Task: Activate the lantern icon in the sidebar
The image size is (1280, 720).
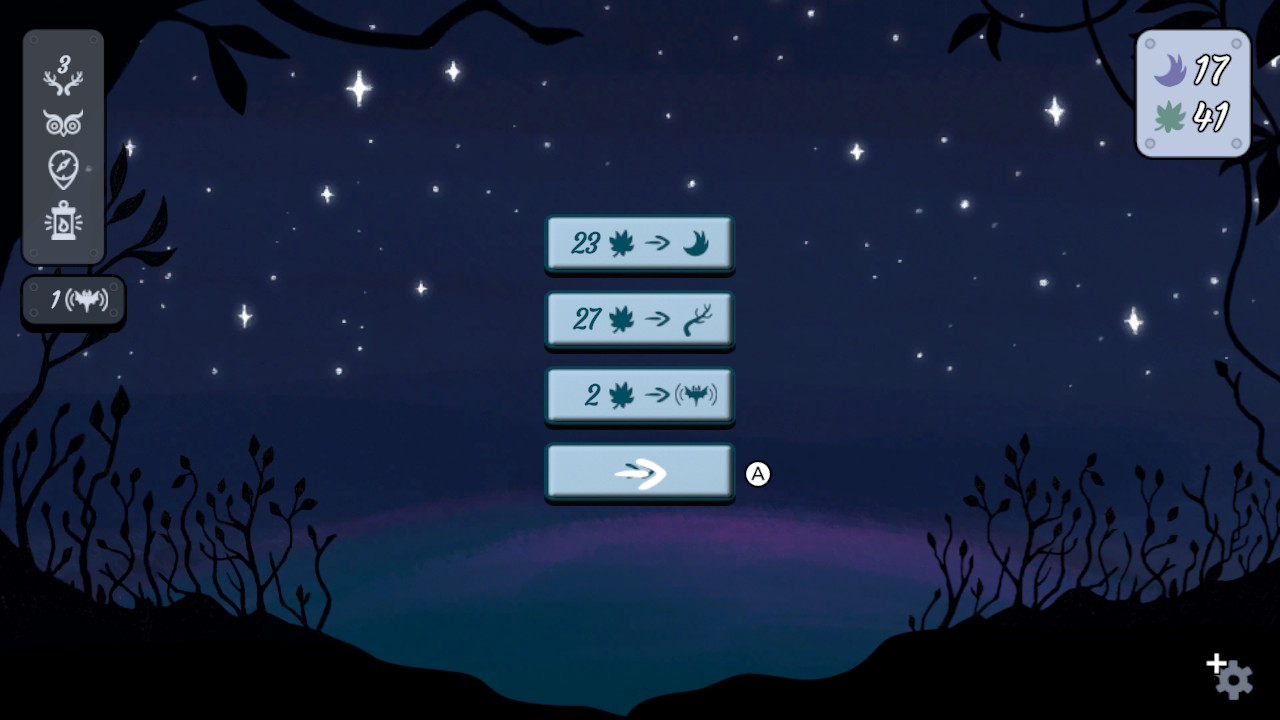Action: [x=63, y=222]
